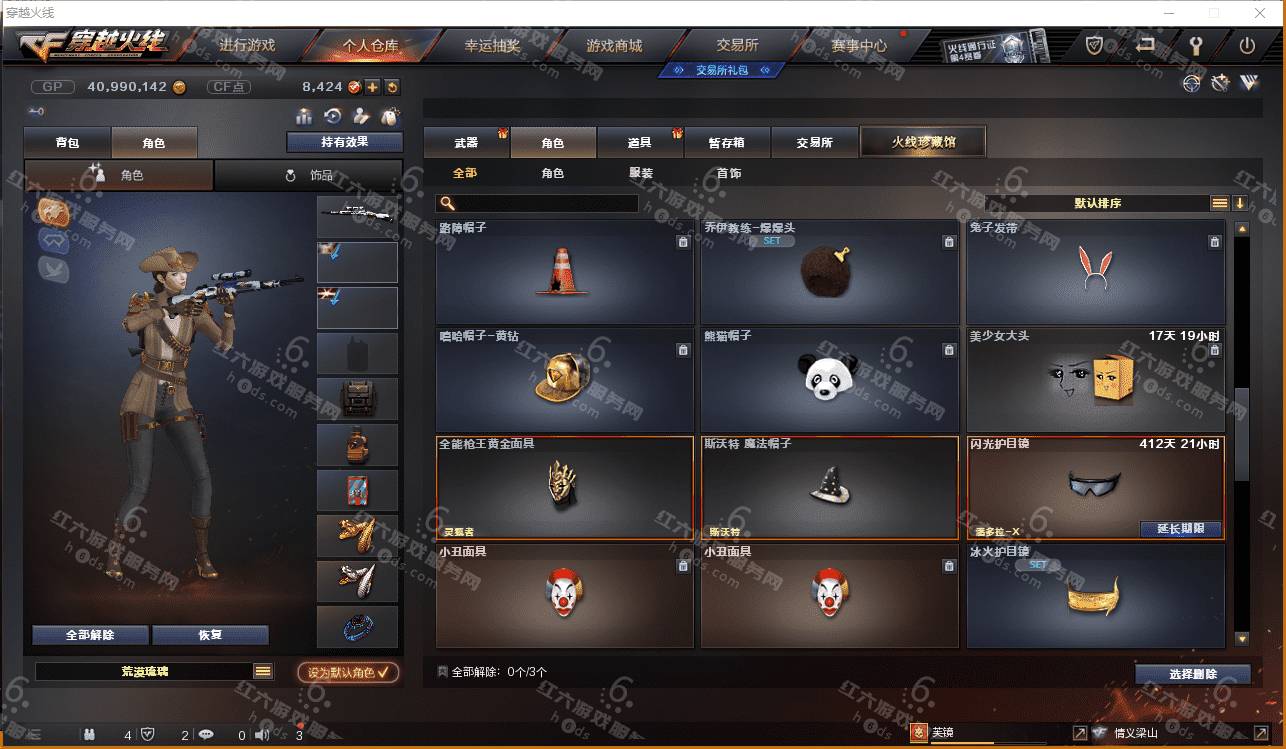This screenshot has height=749, width=1286.
Task: Switch to the 武器 weapons tab
Action: (x=466, y=143)
